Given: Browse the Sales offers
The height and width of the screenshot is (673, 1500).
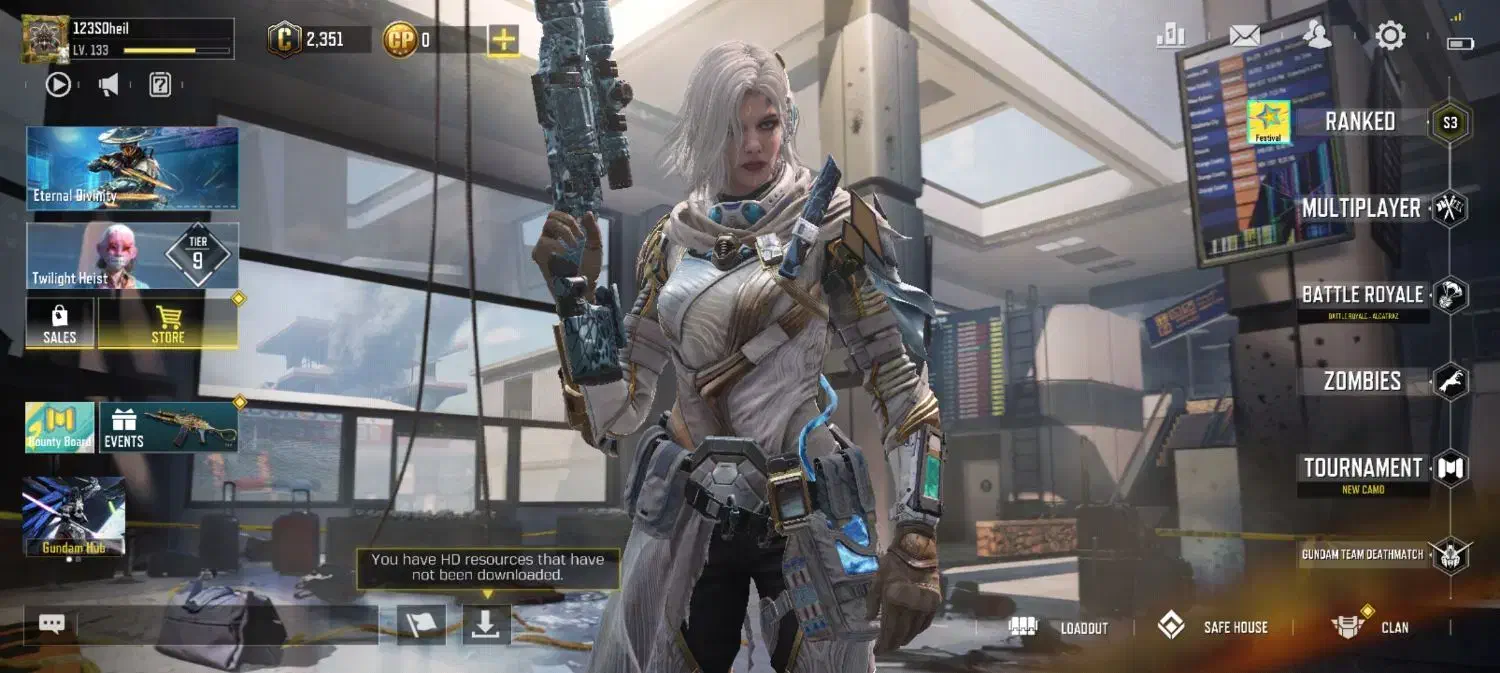Looking at the screenshot, I should coord(60,323).
